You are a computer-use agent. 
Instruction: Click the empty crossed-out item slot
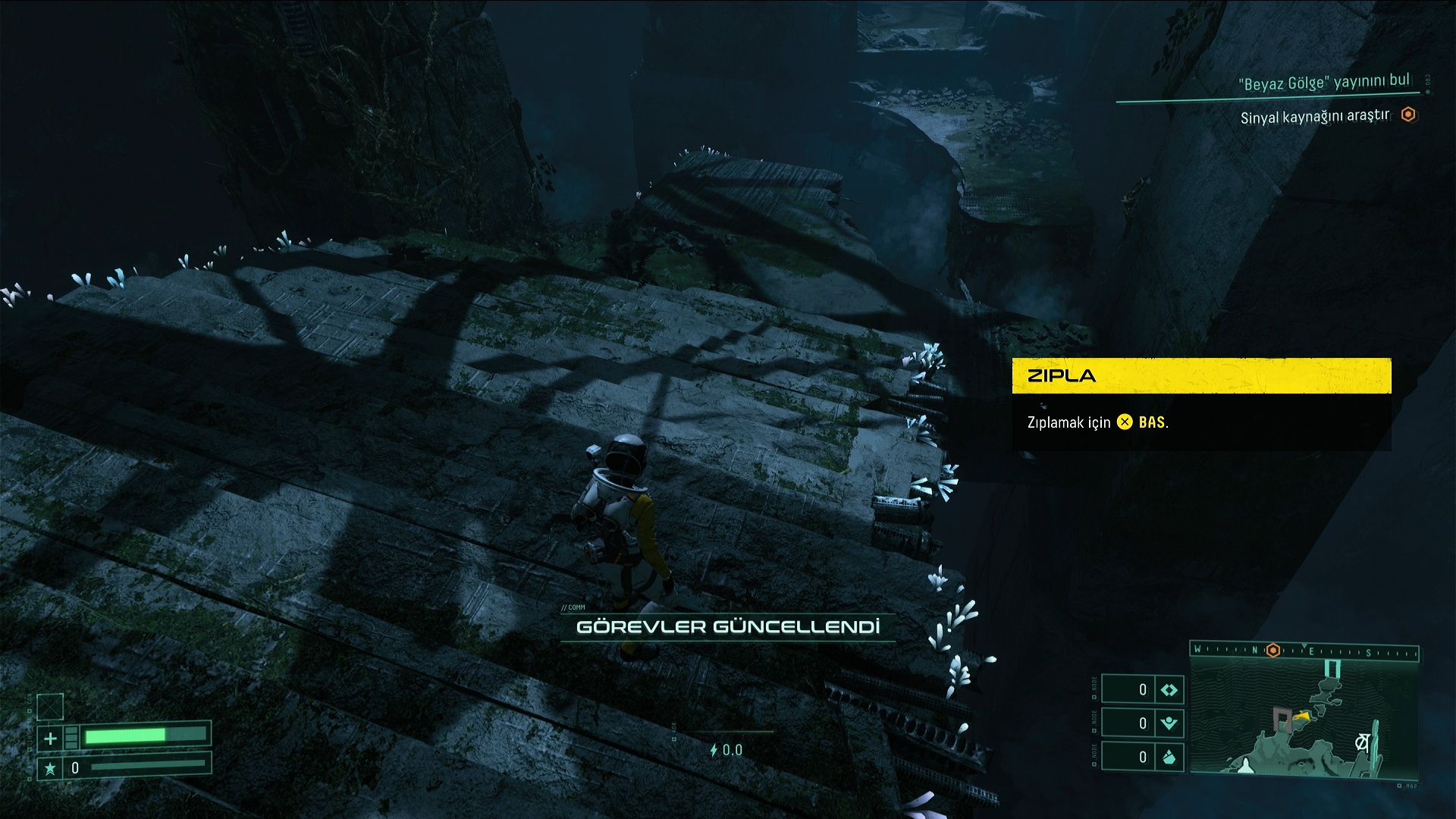pos(50,707)
